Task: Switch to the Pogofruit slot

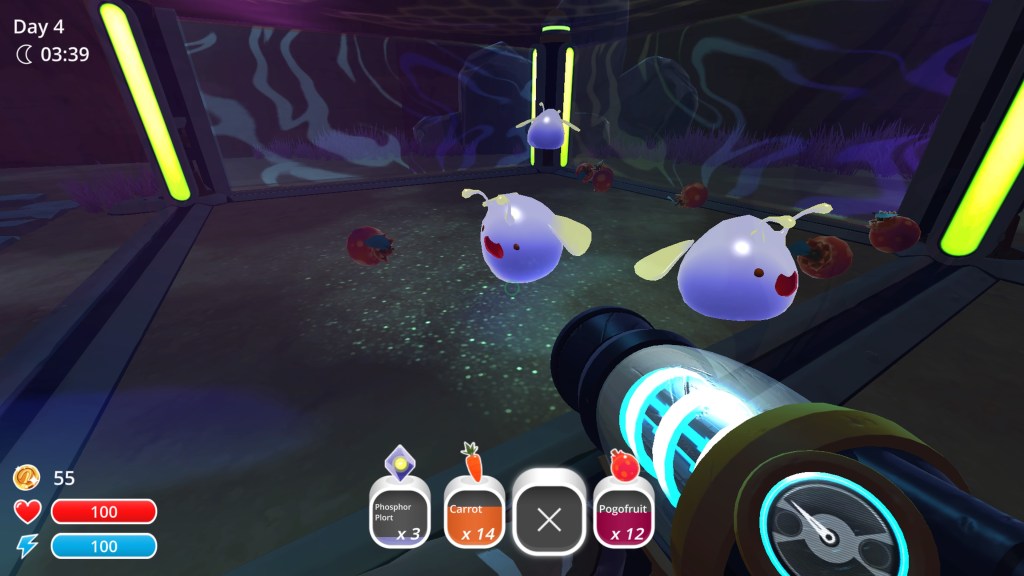Action: (x=624, y=514)
